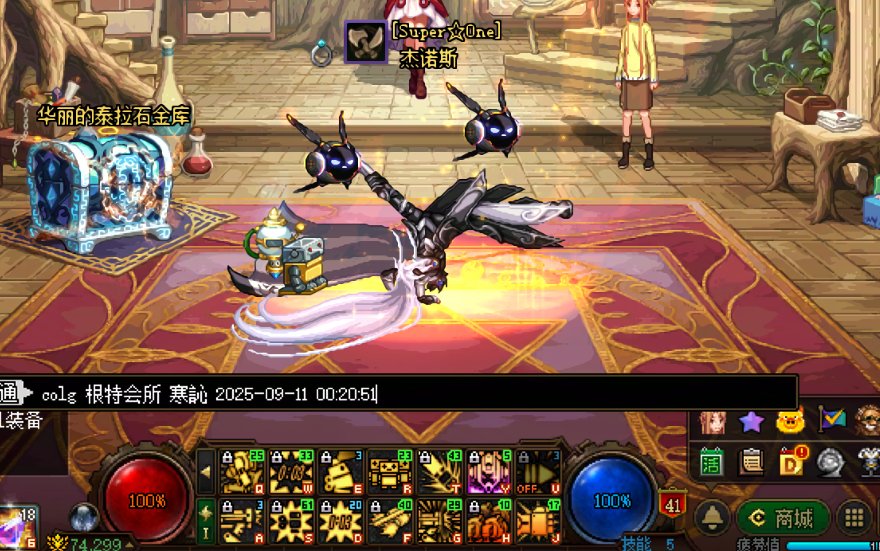
Task: Activate the orange skill on H slot
Action: click(x=489, y=521)
